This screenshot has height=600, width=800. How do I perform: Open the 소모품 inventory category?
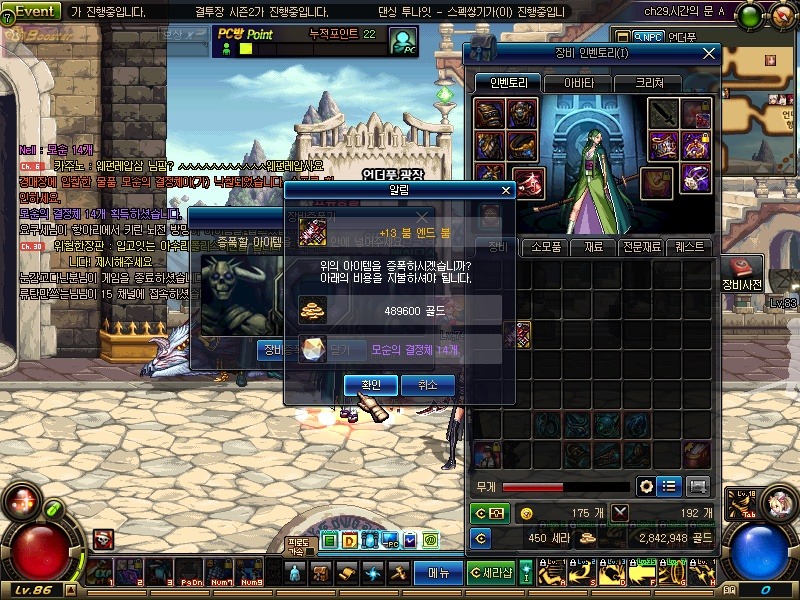pos(545,246)
